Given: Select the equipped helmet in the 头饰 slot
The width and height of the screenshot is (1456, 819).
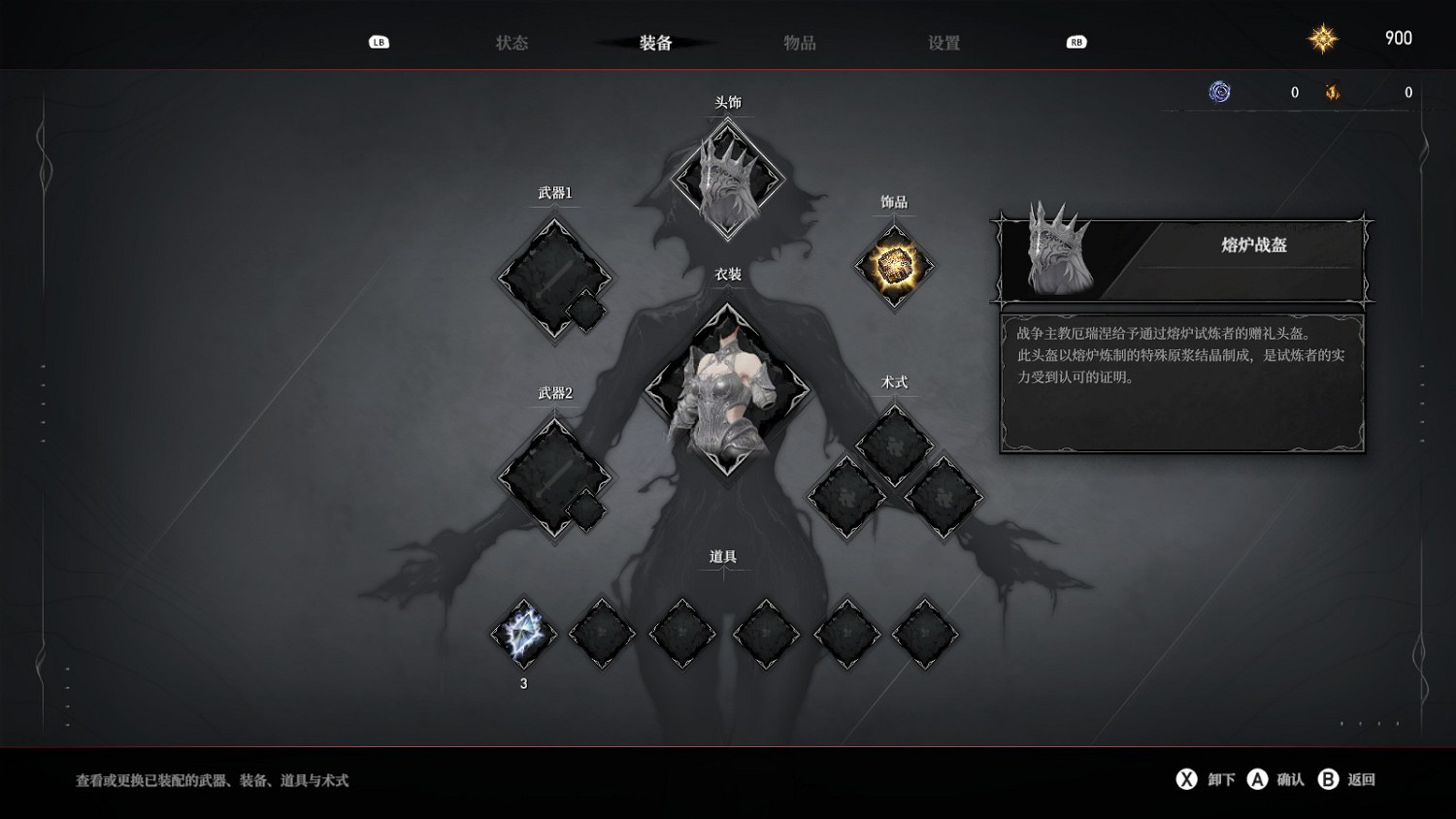Looking at the screenshot, I should [x=727, y=184].
